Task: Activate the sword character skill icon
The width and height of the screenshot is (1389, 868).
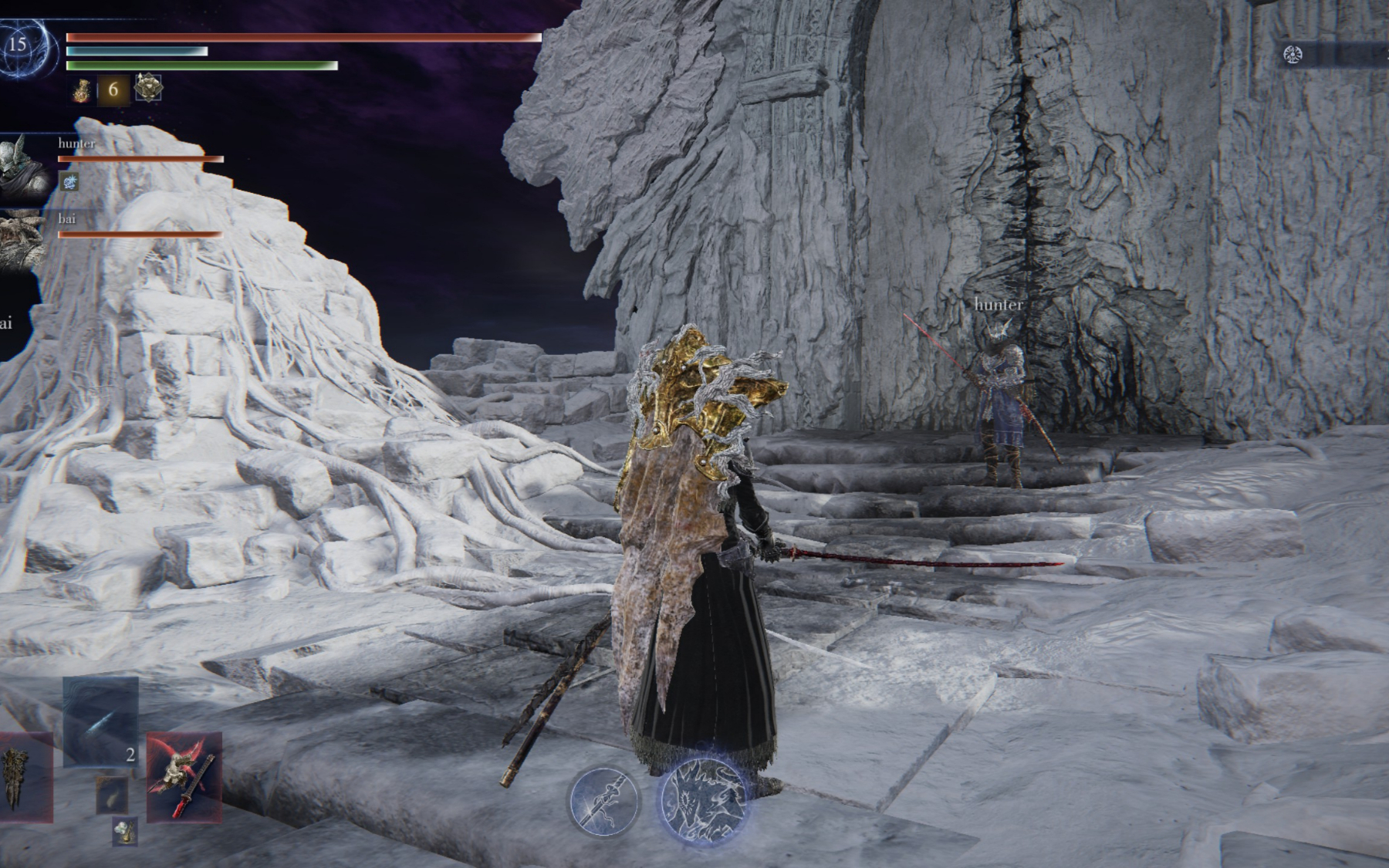Action: [x=604, y=802]
